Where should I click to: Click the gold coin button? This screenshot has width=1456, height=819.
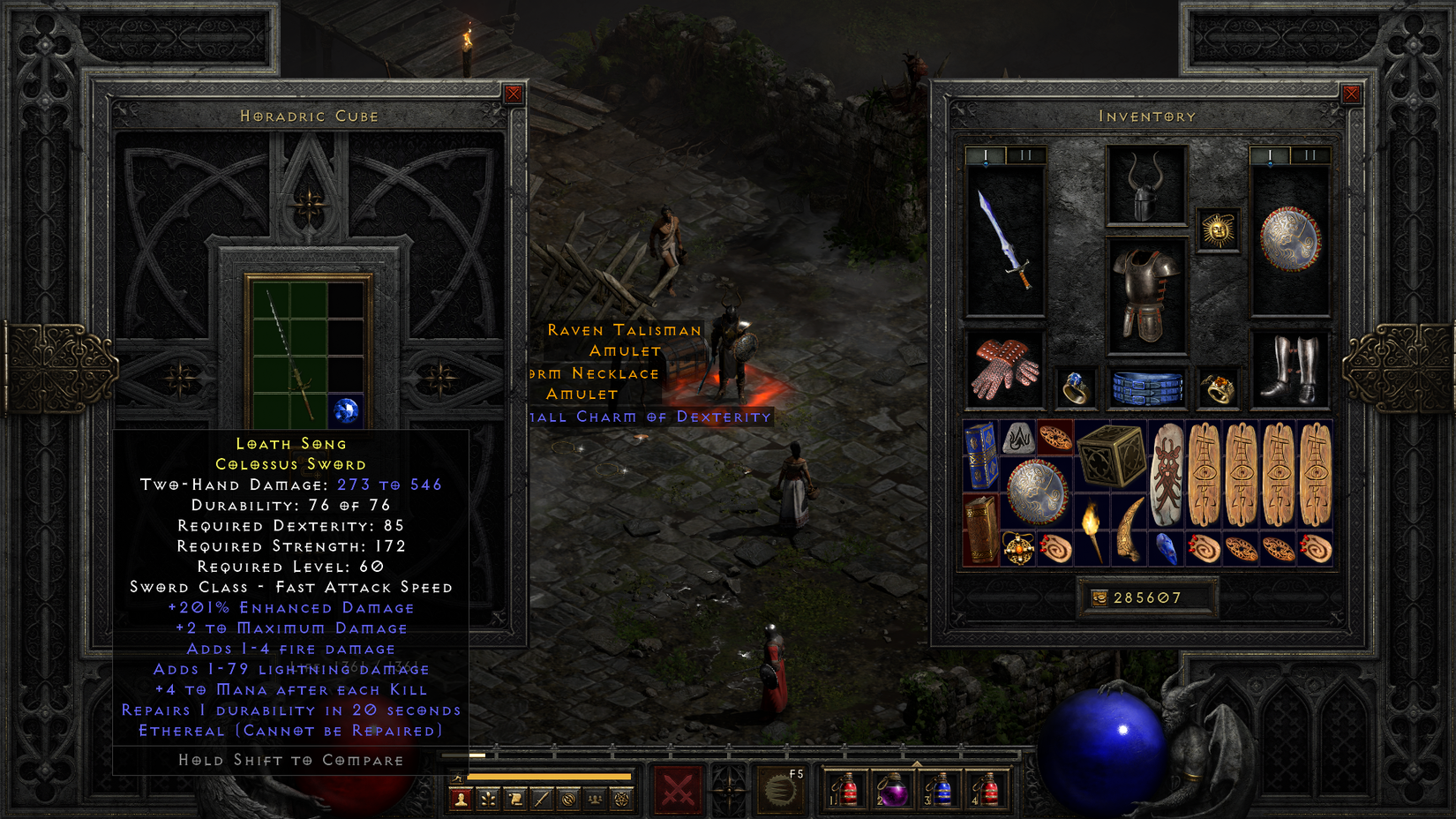[1100, 598]
